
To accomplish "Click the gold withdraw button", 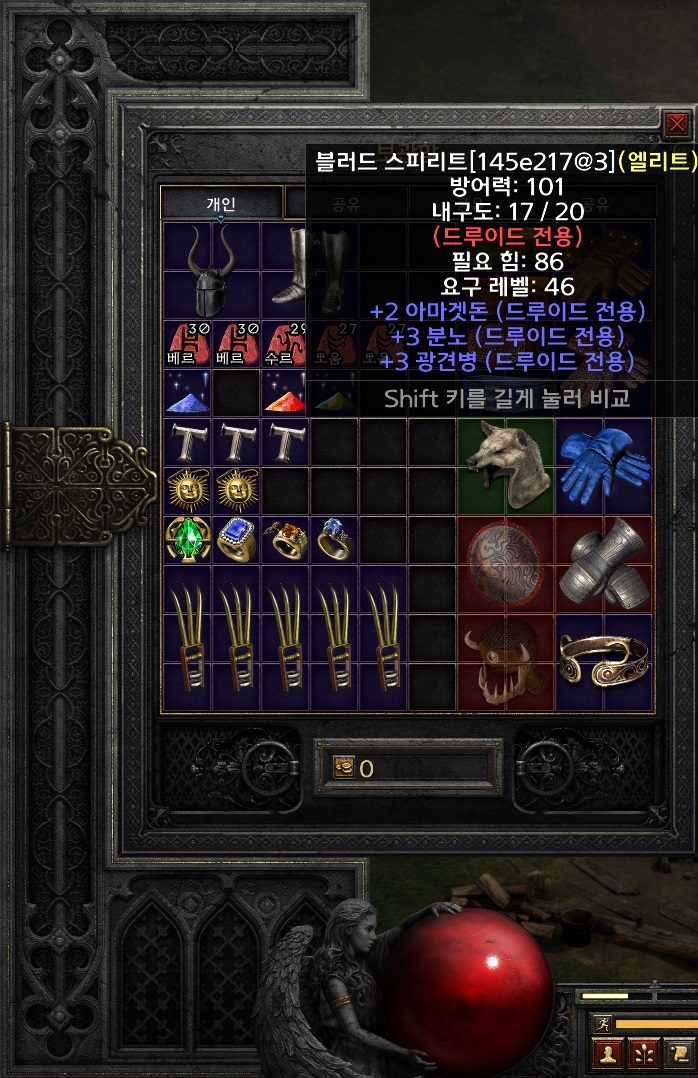I will 344,768.
